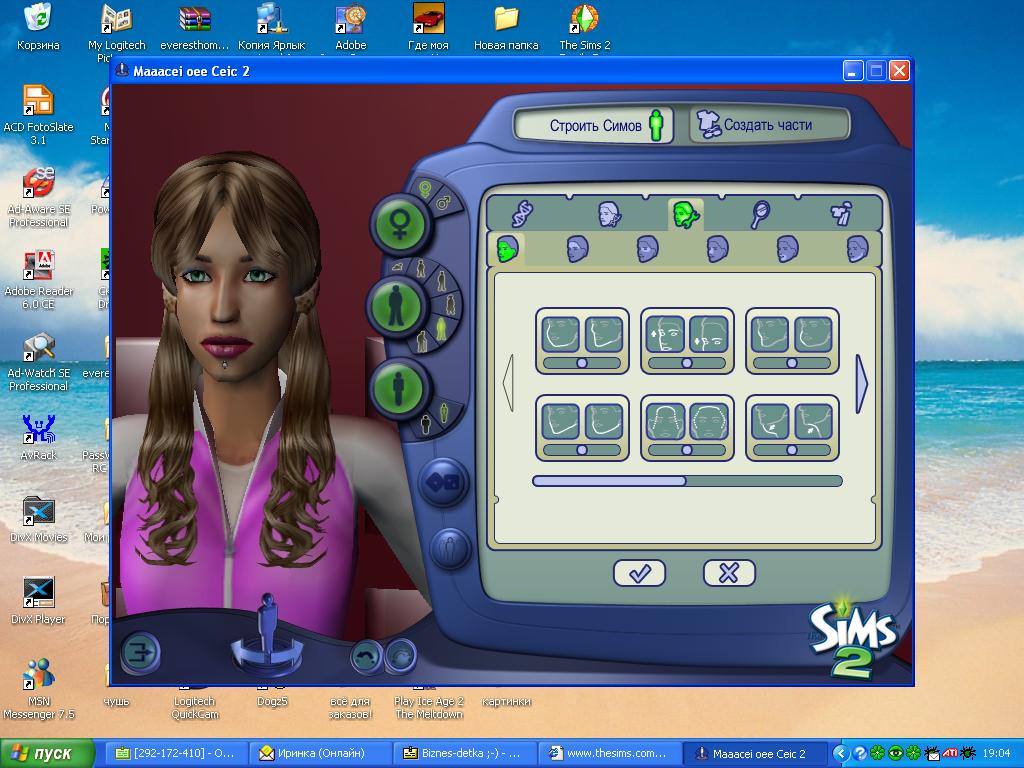This screenshot has width=1024, height=768.
Task: Open the Создать части mode
Action: coord(767,125)
